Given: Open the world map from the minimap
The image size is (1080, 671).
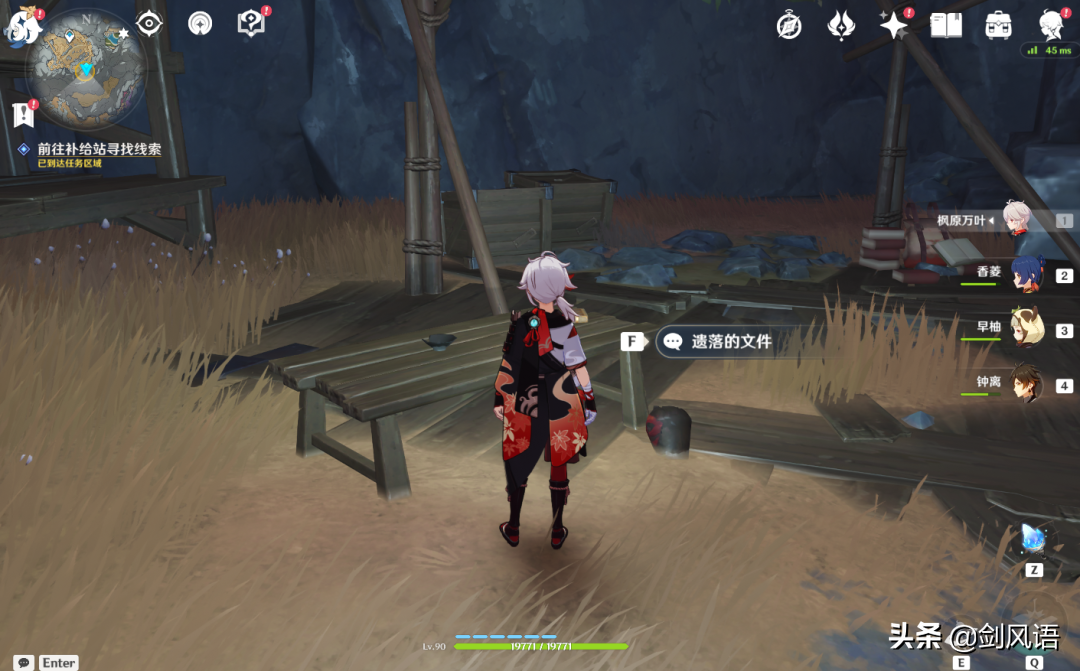Looking at the screenshot, I should (87, 68).
